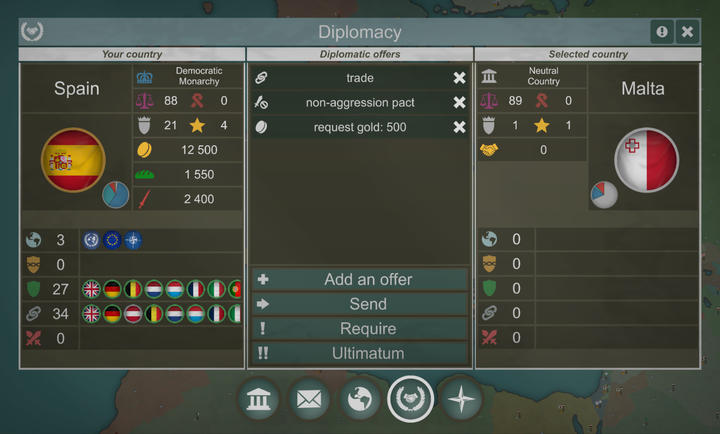Open the exclamation info button
The width and height of the screenshot is (720, 434).
click(662, 32)
